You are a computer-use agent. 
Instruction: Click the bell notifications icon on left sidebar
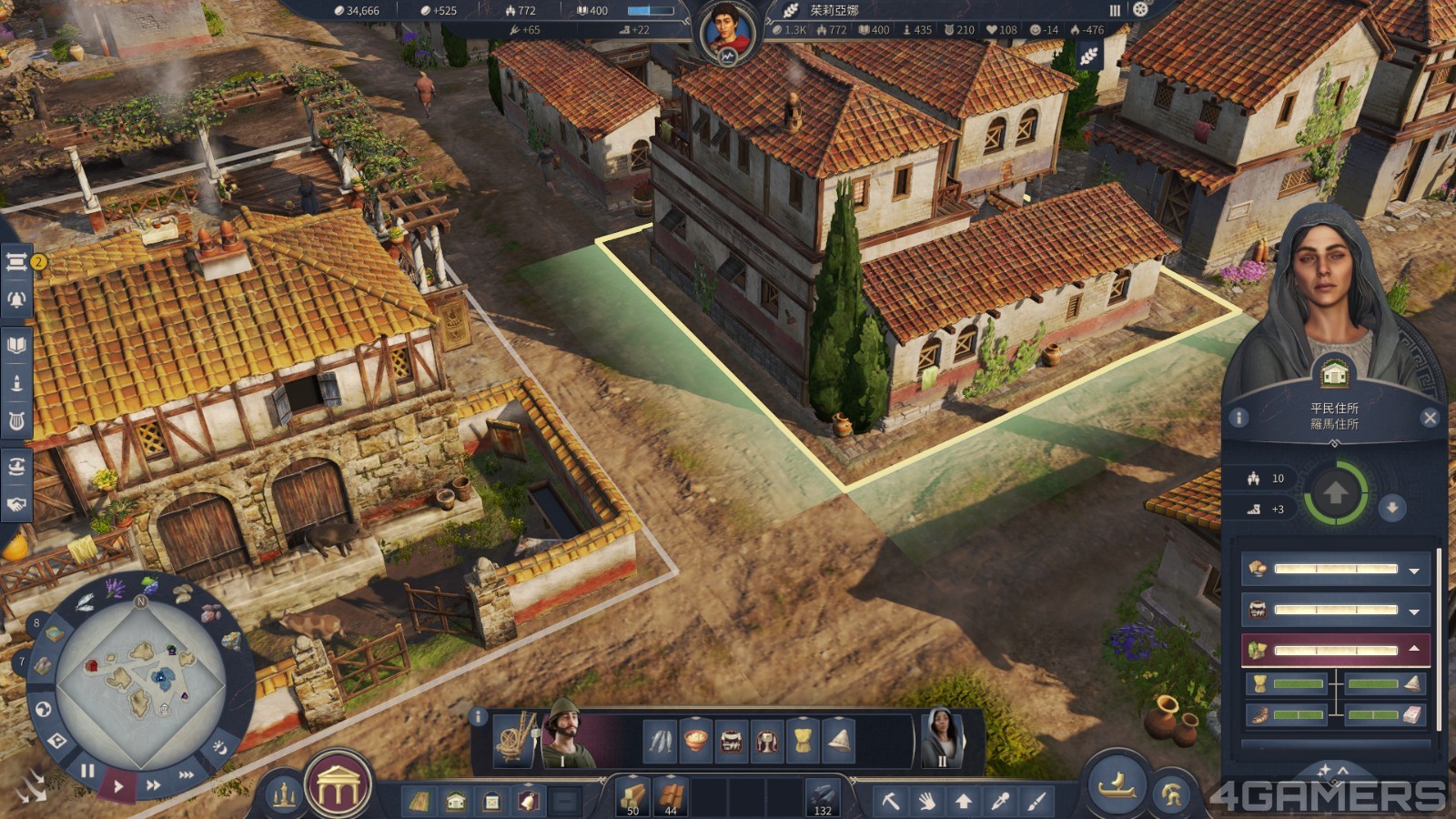[16, 299]
